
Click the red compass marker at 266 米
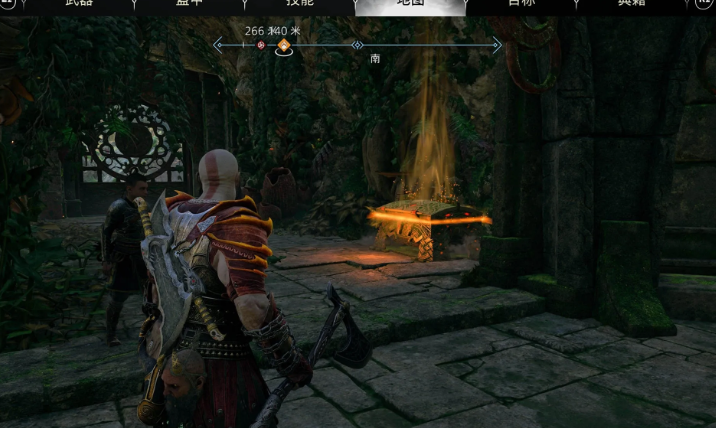point(261,45)
